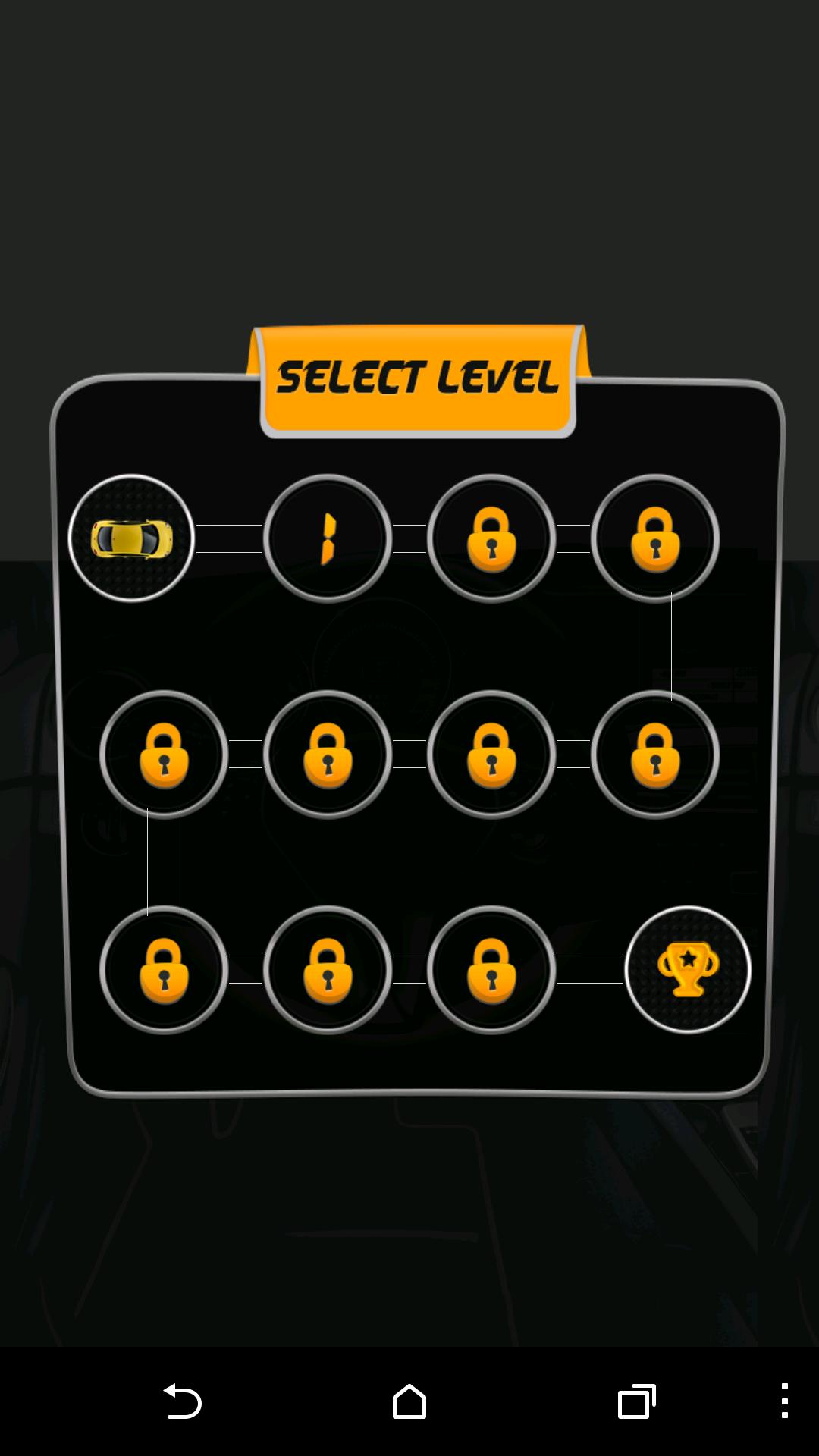The width and height of the screenshot is (819, 1456).
Task: Select level 1
Action: tap(328, 538)
